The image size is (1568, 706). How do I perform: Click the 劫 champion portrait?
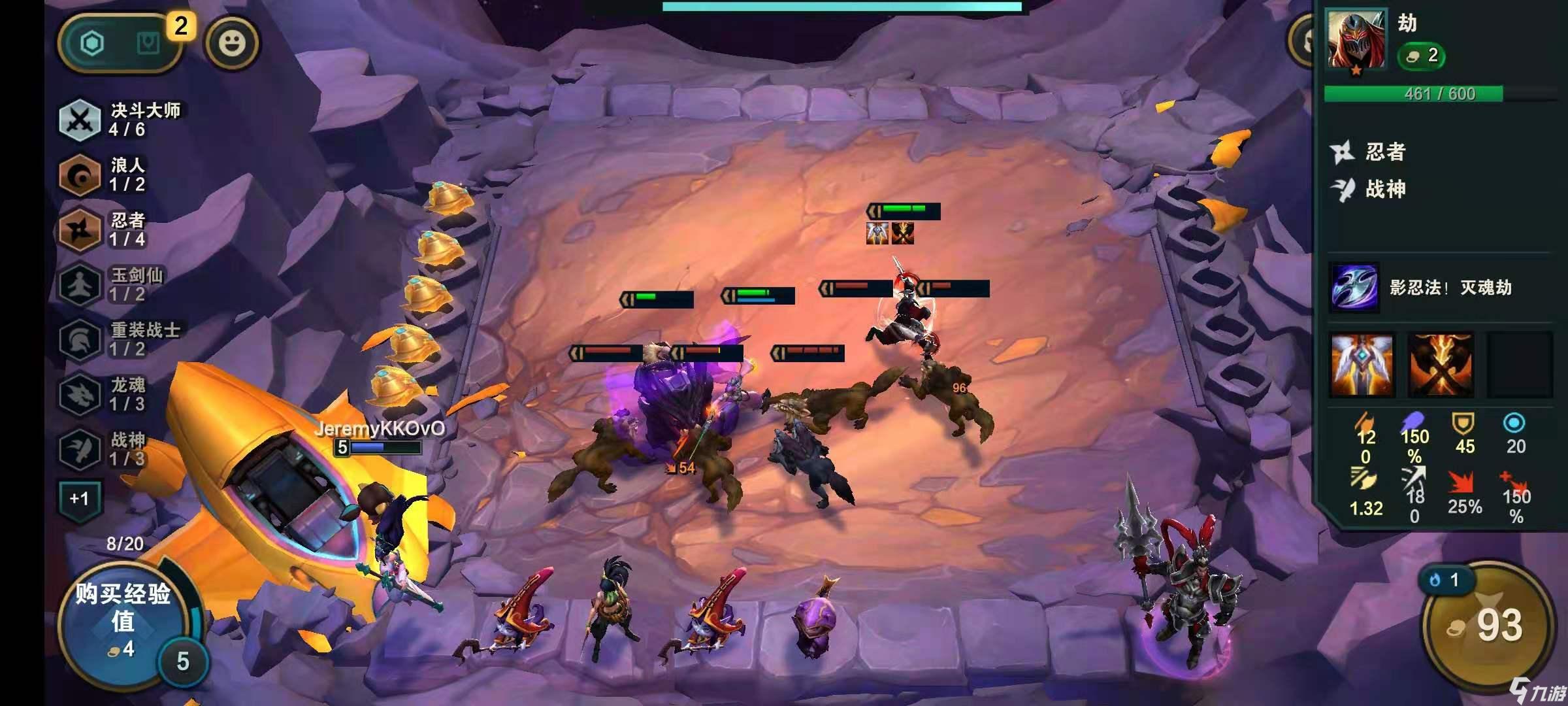tap(1355, 41)
